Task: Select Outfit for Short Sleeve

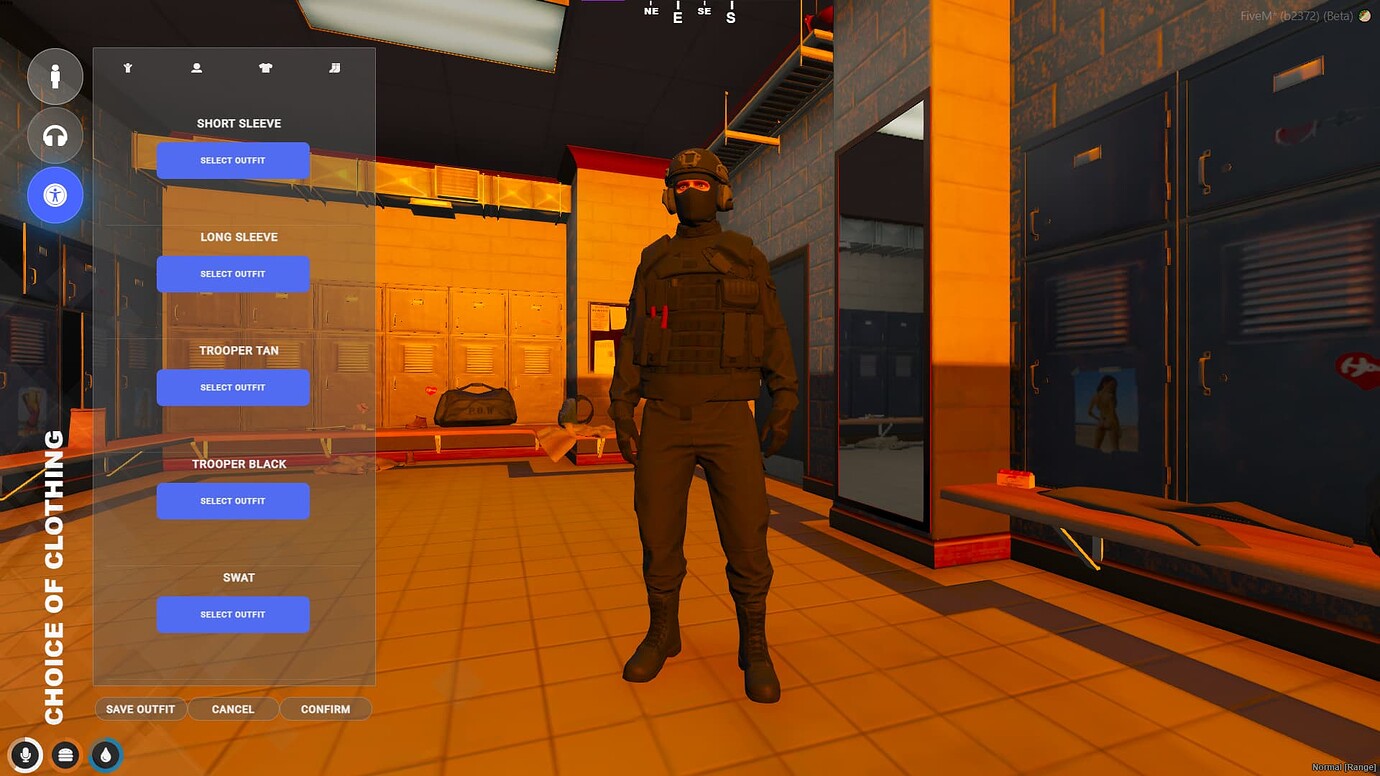Action: pyautogui.click(x=233, y=160)
